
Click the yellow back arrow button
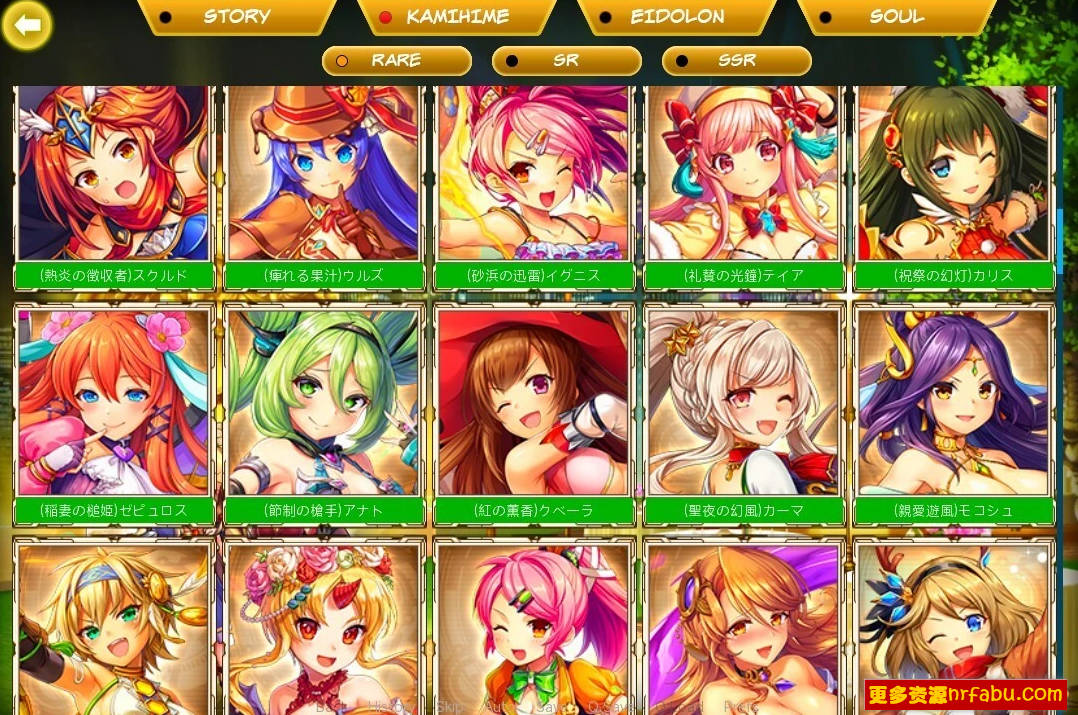[27, 26]
